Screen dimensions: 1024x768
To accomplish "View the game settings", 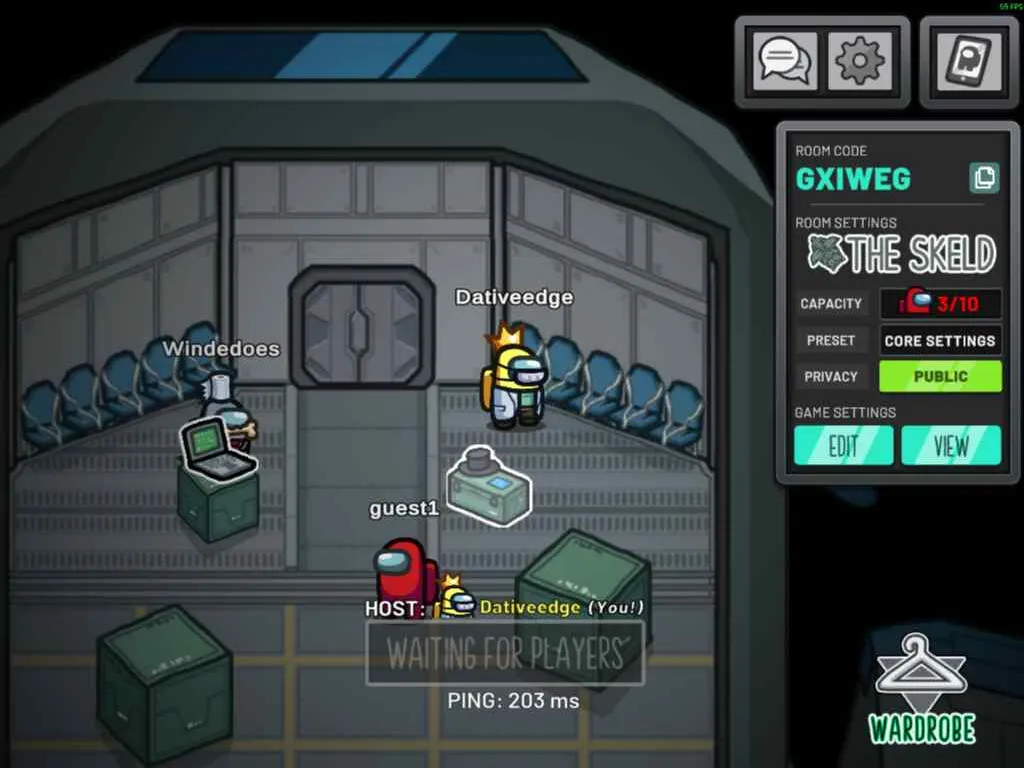I will coord(951,446).
